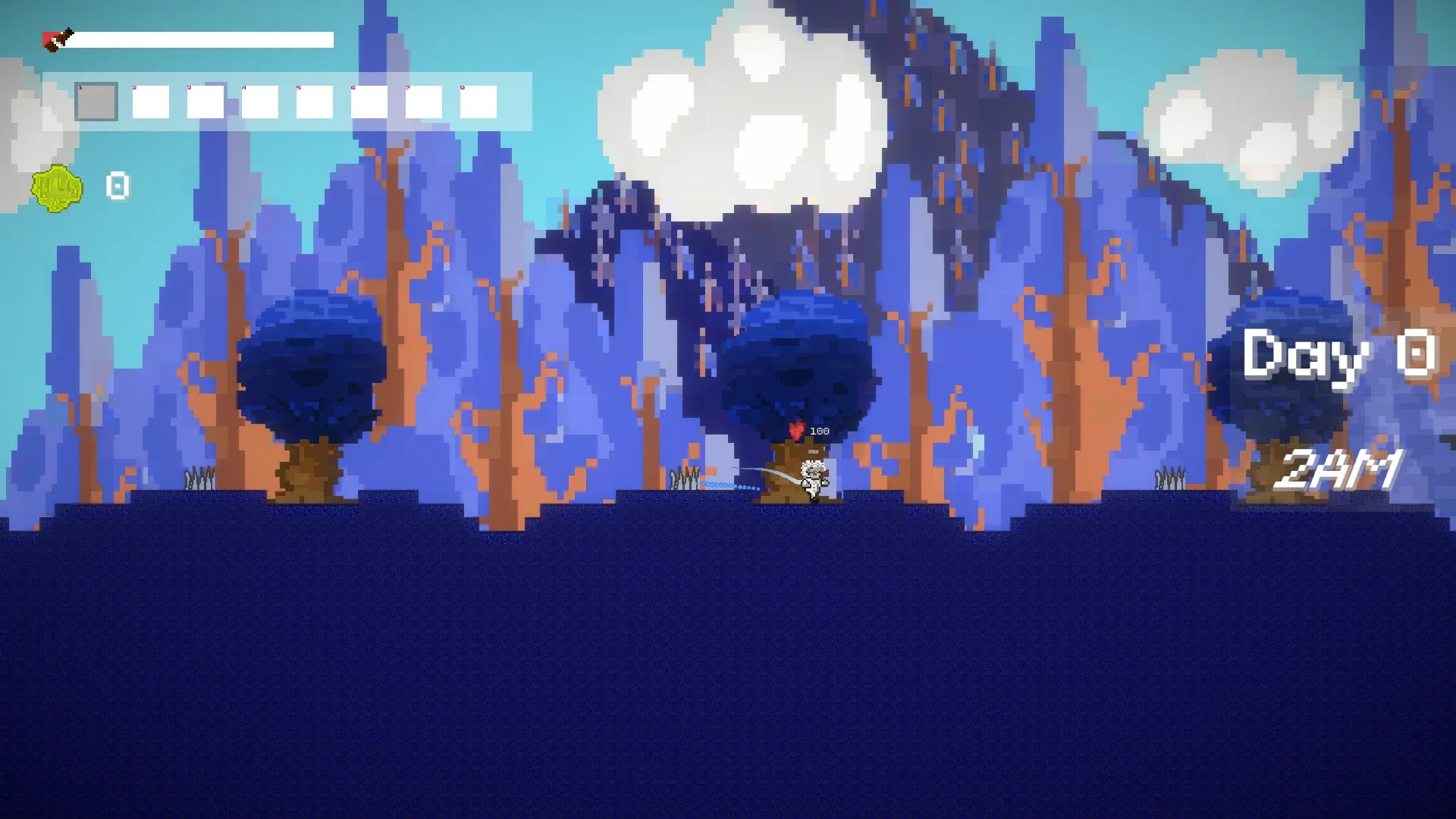1456x819 pixels.
Task: Click the spikes on the left ledge
Action: (x=199, y=478)
